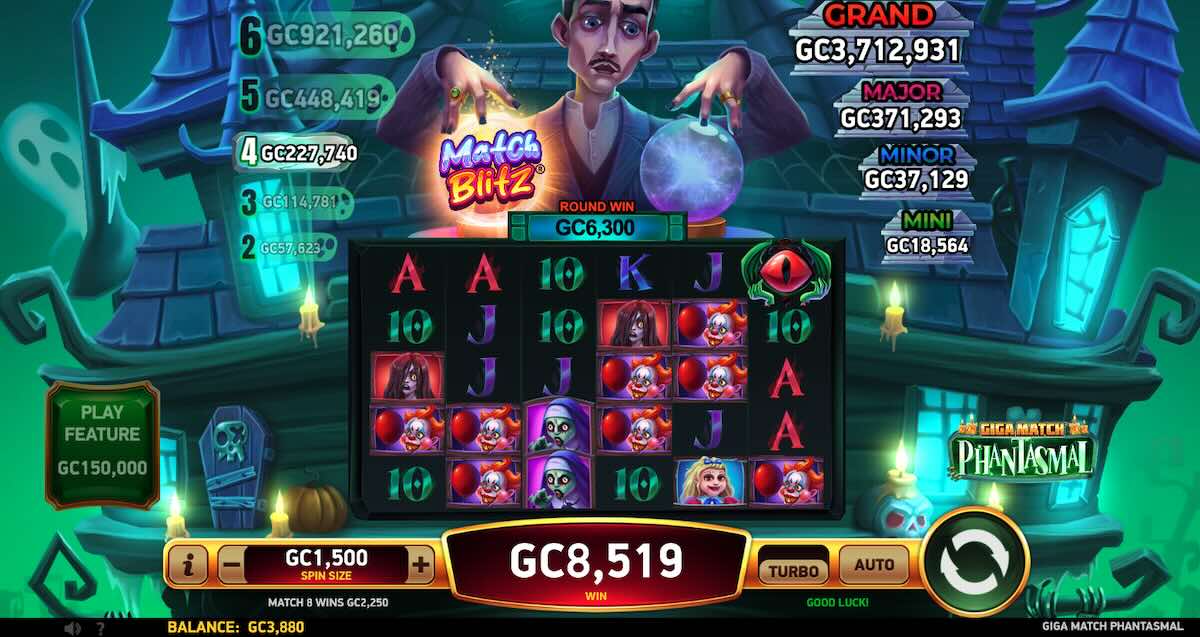
Task: Increase spin size with the plus button
Action: (421, 566)
